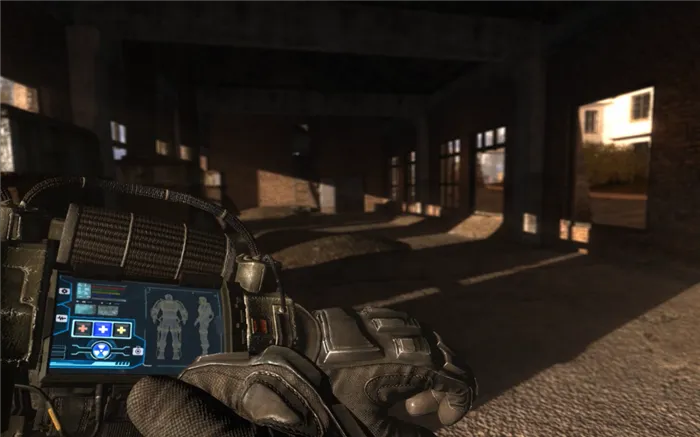Image resolution: width=700 pixels, height=437 pixels.
Task: Select the red cross medkit icon
Action: click(82, 328)
